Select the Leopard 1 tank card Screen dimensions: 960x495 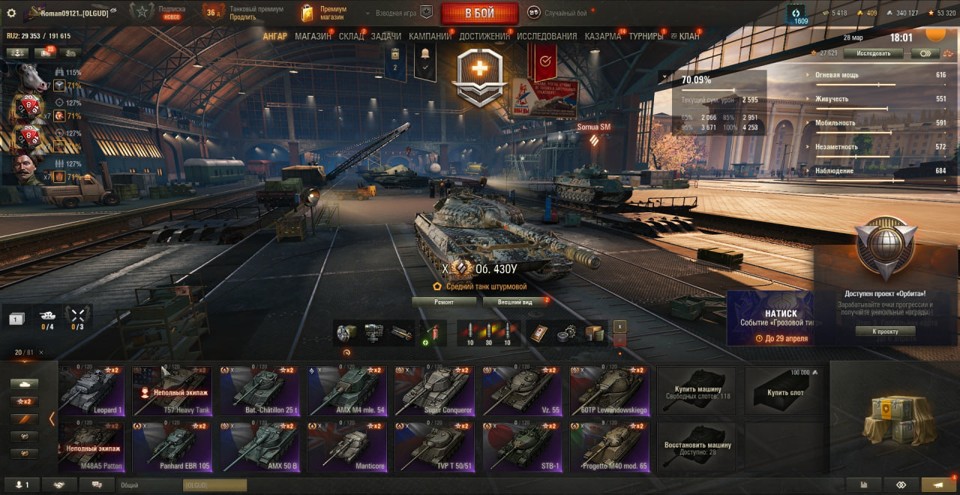[92, 389]
